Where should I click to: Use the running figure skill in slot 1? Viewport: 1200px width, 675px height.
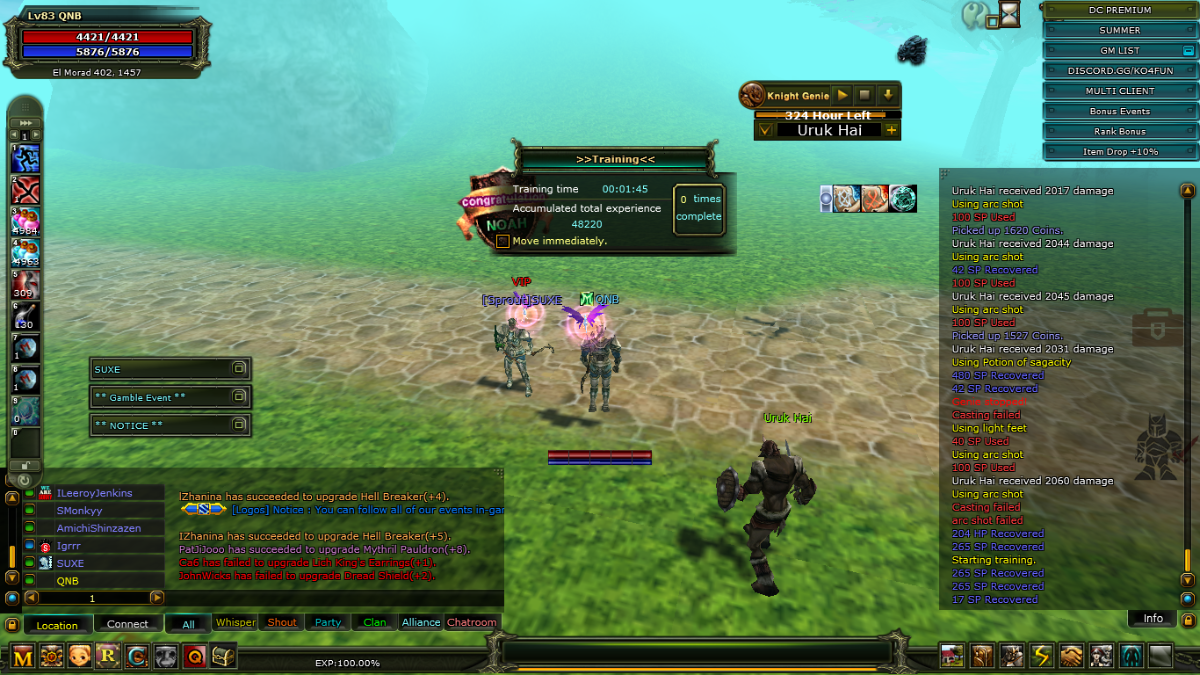[x=26, y=158]
